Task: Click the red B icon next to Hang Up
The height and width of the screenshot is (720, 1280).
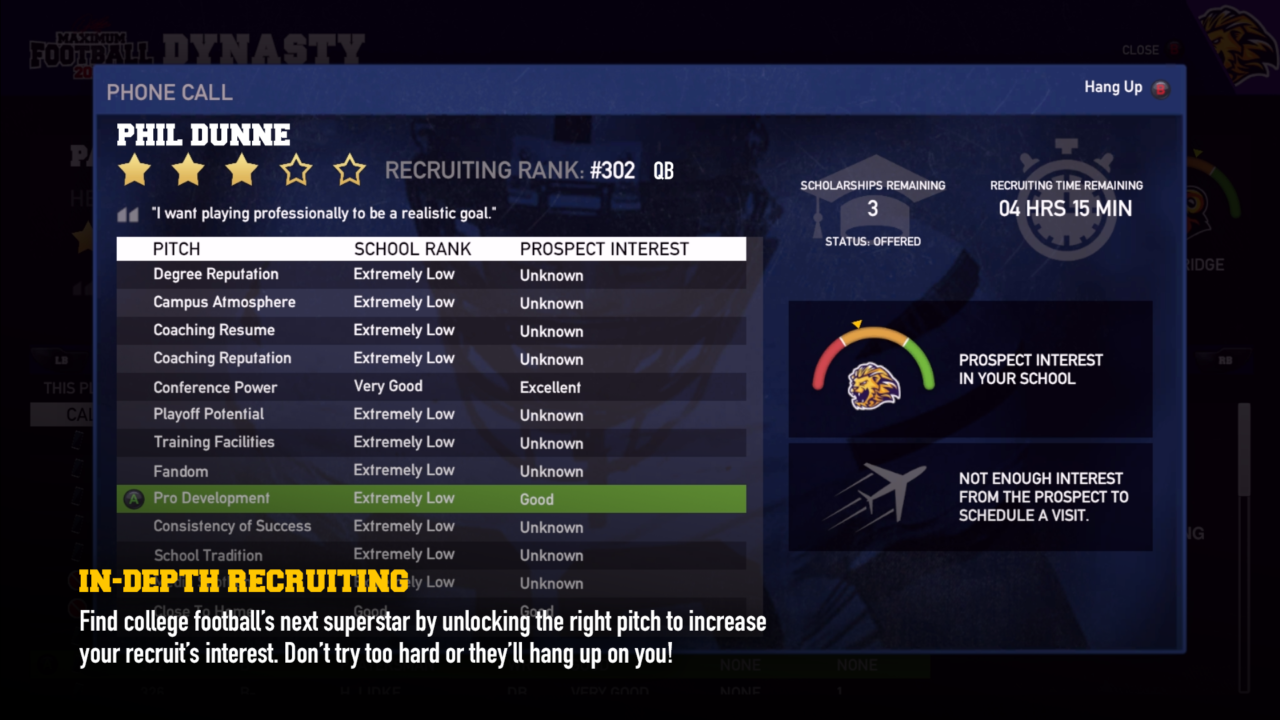Action: 1159,88
